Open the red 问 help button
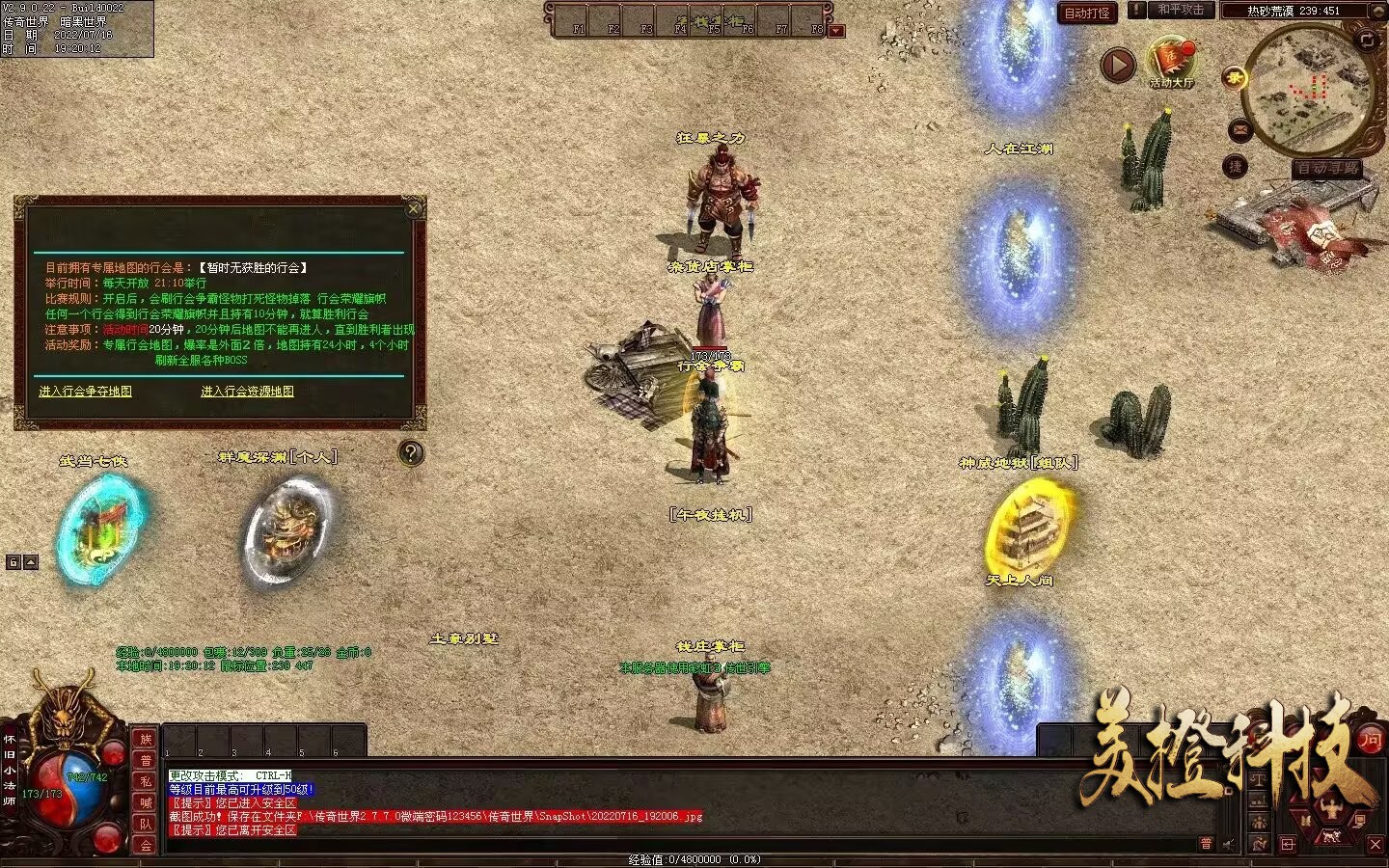 pos(1371,740)
